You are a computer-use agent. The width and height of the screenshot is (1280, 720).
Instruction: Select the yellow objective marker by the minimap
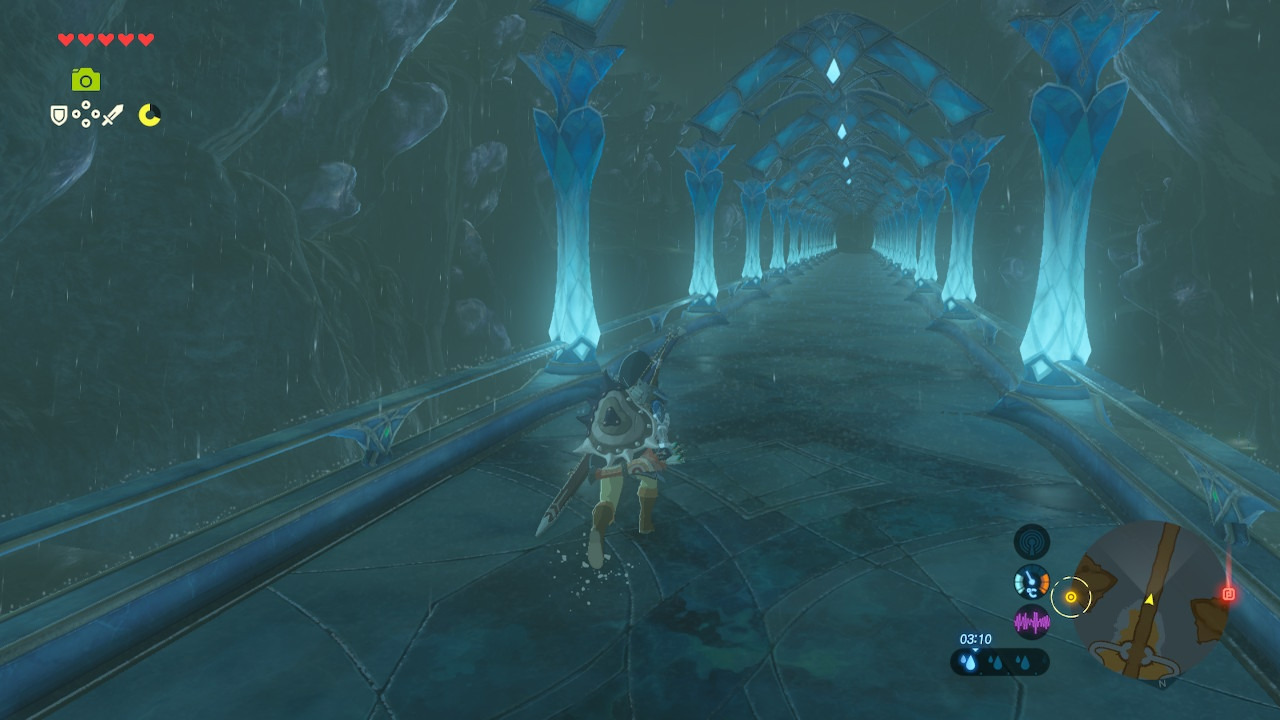[x=1070, y=597]
